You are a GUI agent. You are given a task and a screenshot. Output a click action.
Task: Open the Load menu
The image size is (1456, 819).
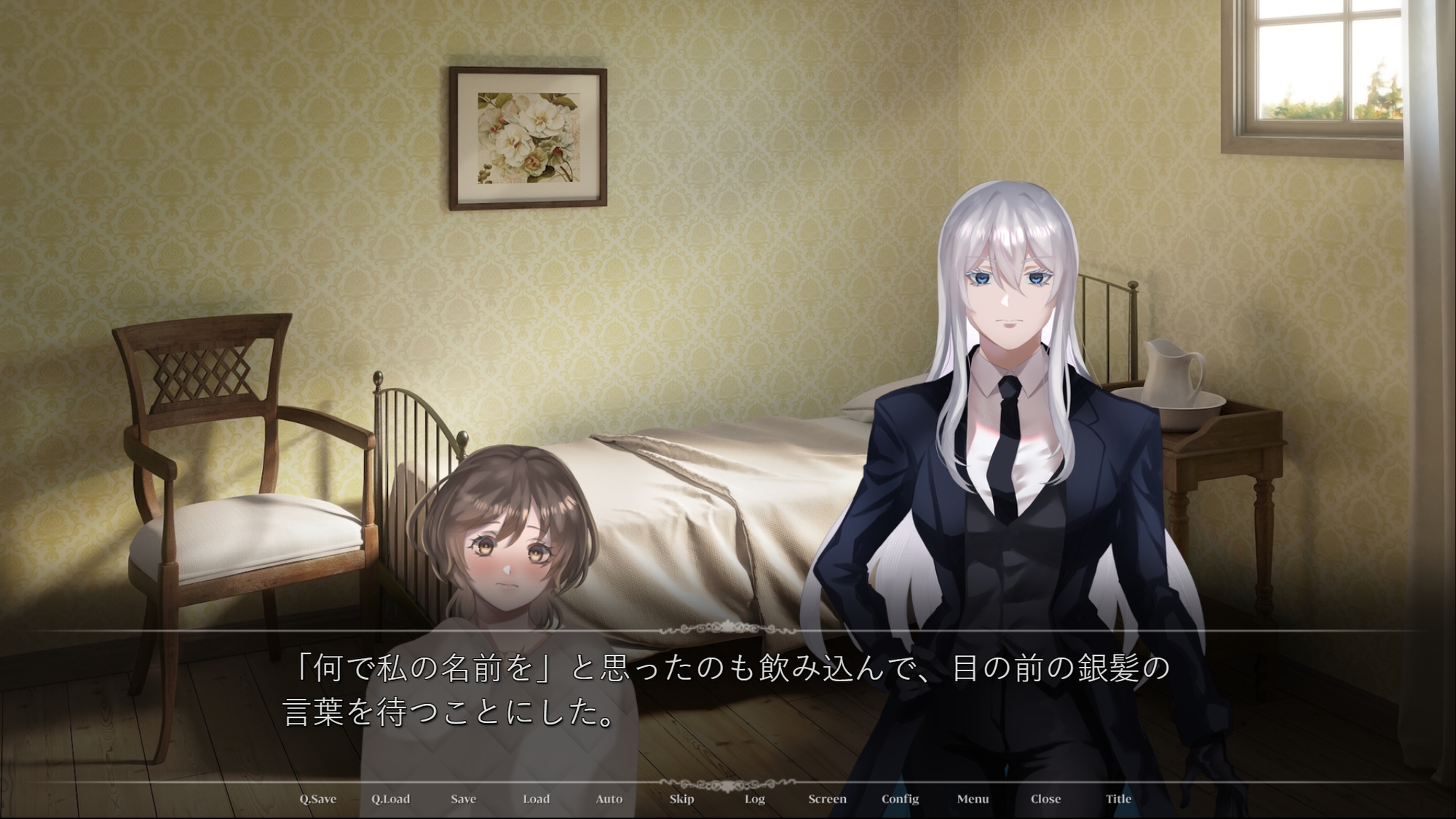[536, 799]
